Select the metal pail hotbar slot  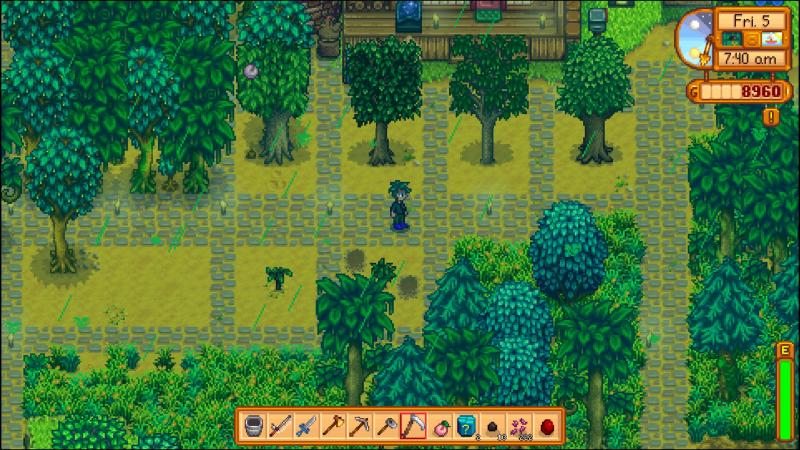pos(253,424)
